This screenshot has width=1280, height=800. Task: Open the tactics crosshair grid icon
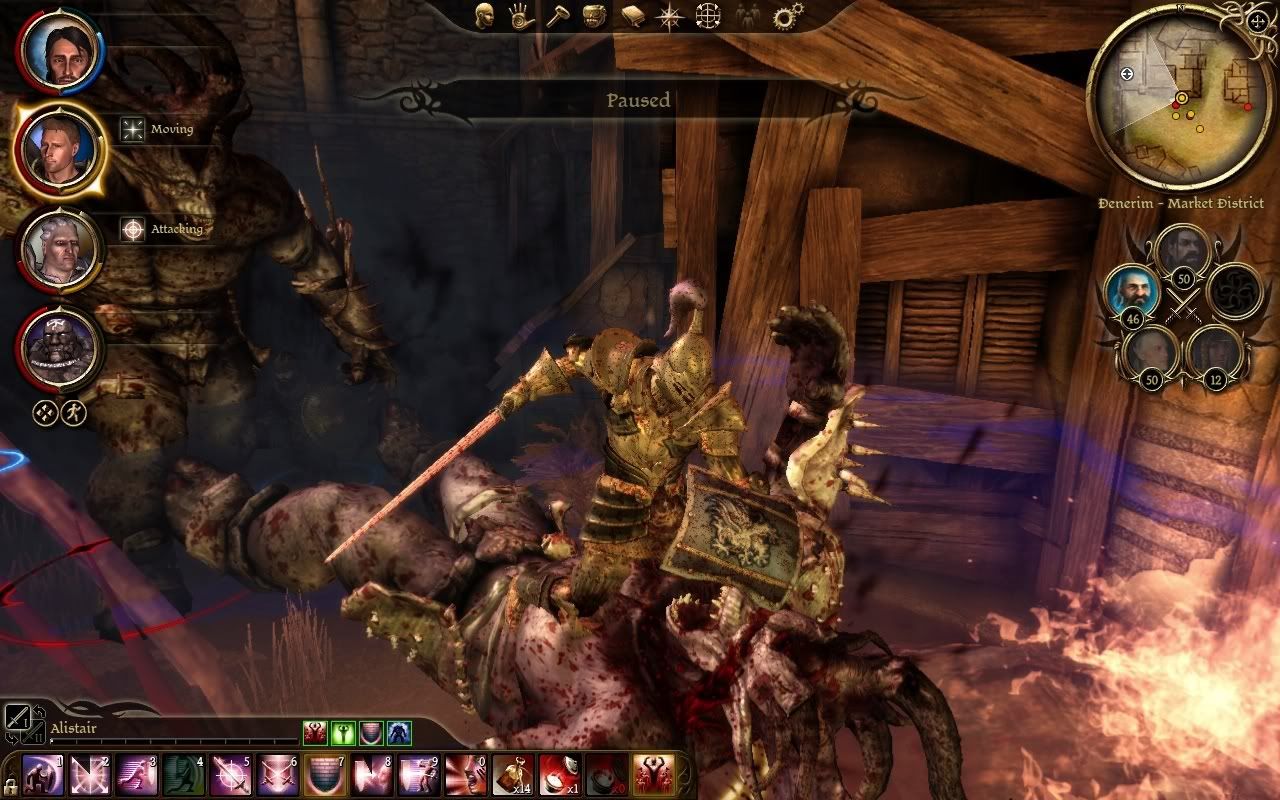click(x=708, y=16)
